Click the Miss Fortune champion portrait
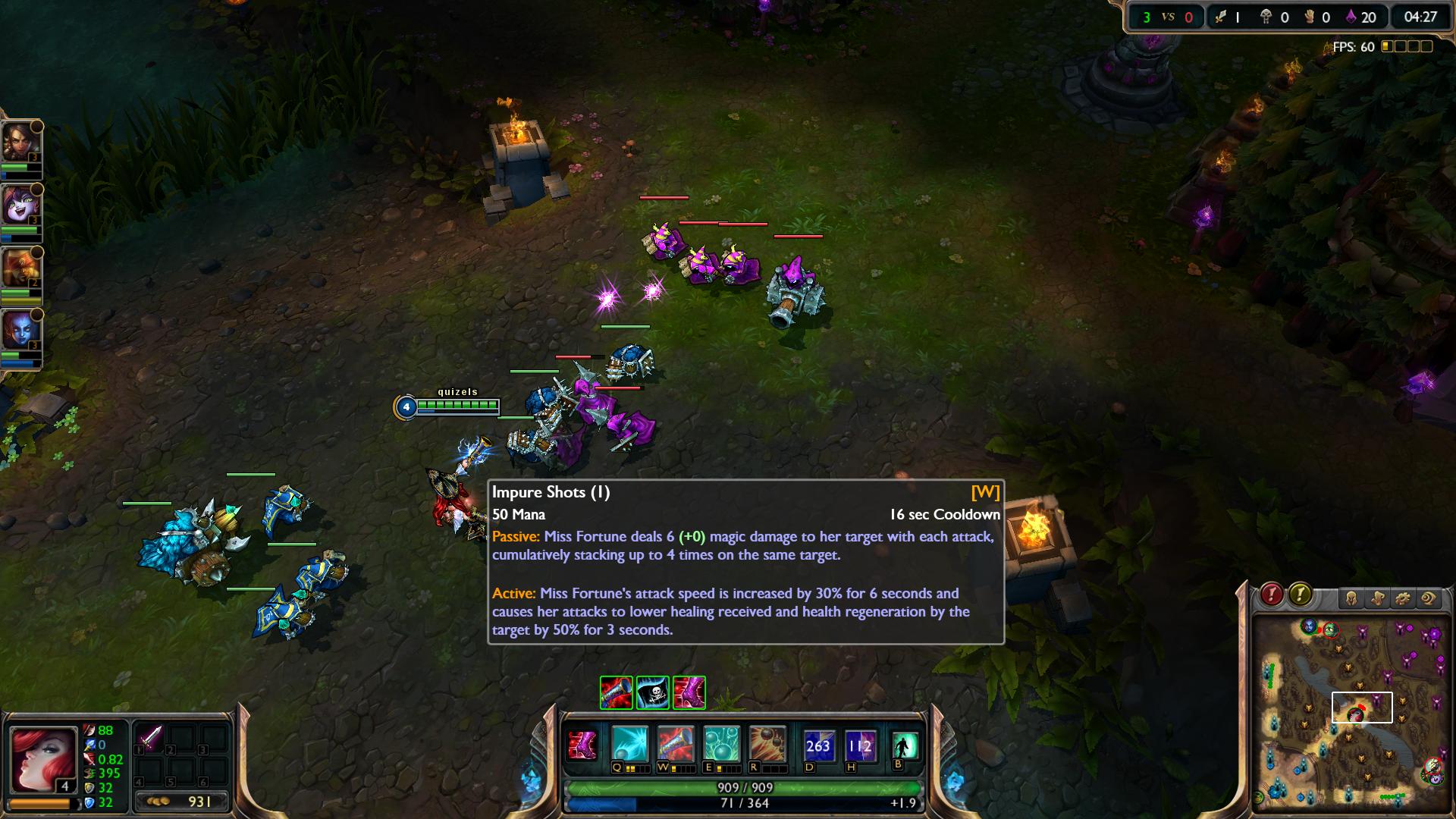1456x819 pixels. [42, 759]
